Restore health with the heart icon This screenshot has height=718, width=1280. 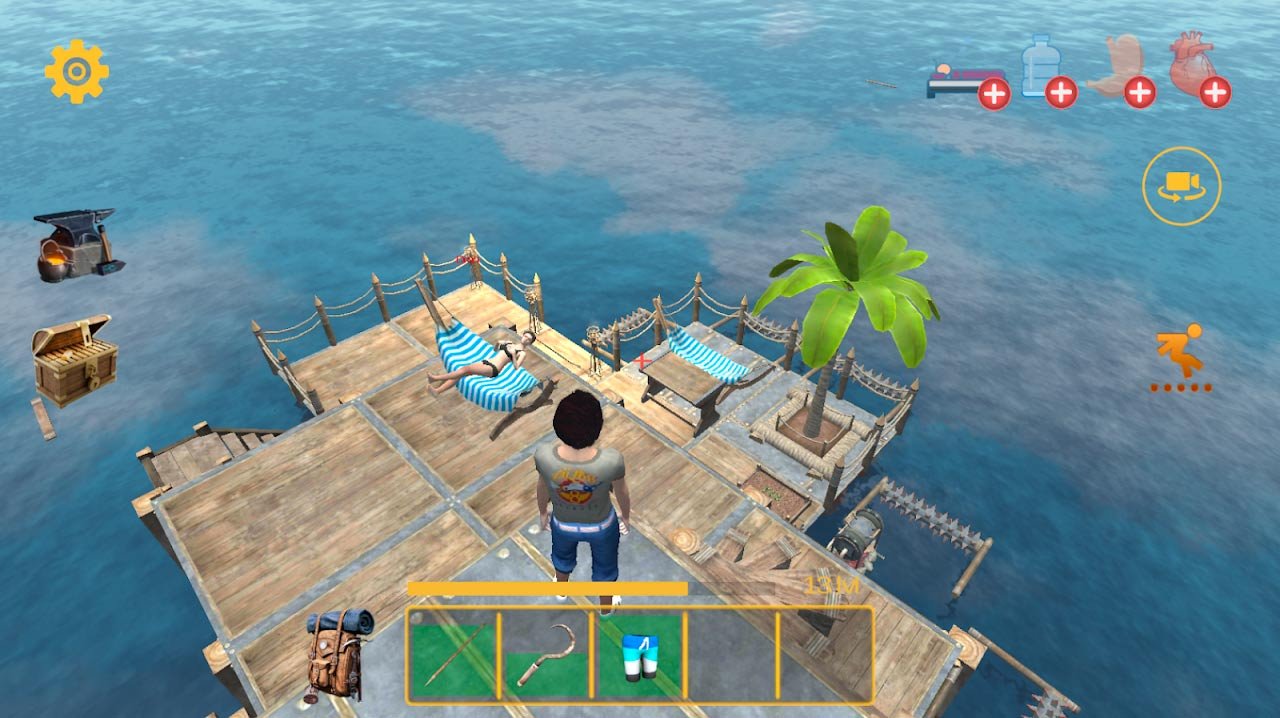tap(1198, 70)
